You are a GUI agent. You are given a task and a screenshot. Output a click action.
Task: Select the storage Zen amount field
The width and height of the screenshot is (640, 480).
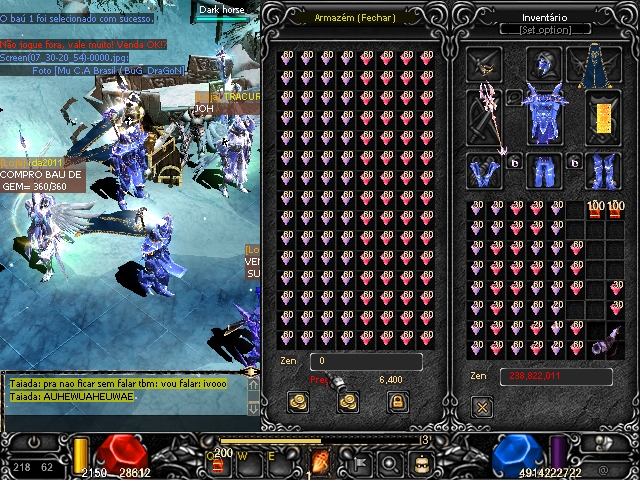click(365, 361)
